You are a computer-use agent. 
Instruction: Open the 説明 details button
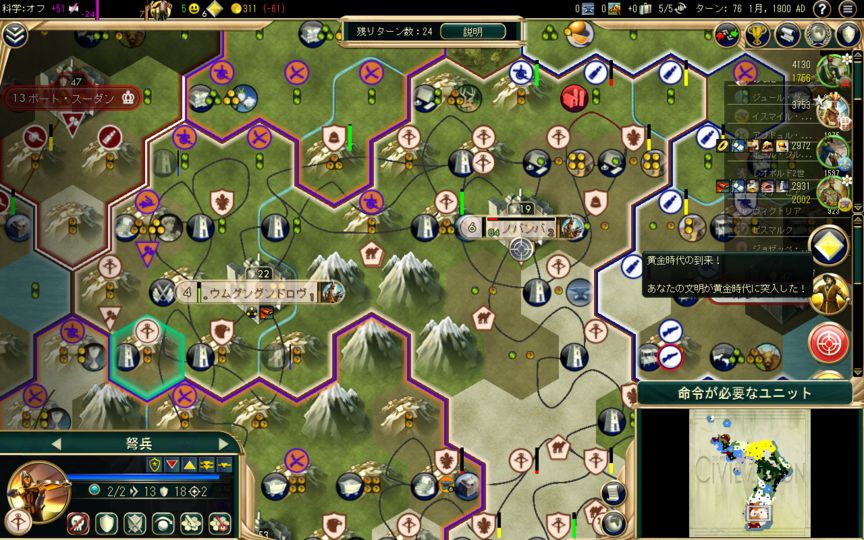(471, 31)
